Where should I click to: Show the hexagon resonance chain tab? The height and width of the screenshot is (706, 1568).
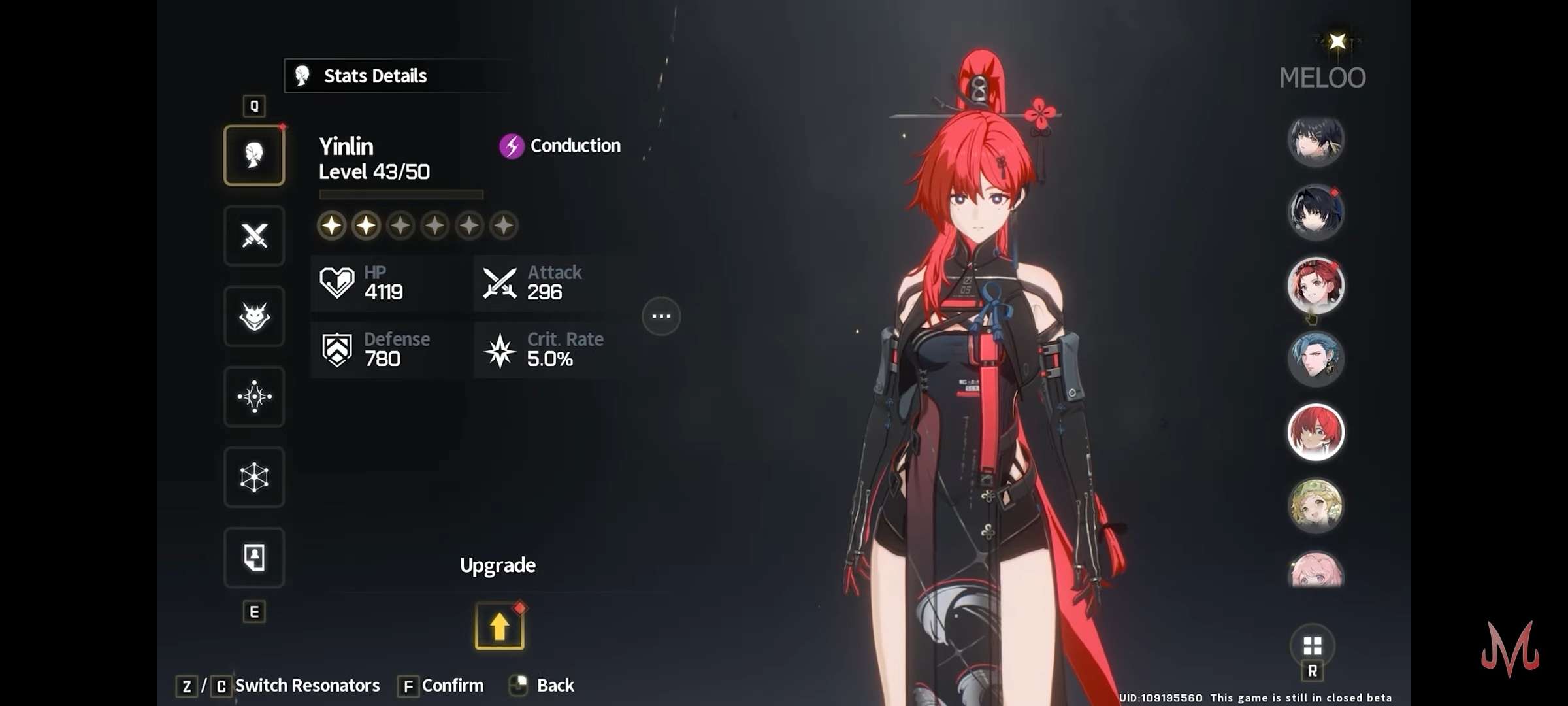point(254,477)
